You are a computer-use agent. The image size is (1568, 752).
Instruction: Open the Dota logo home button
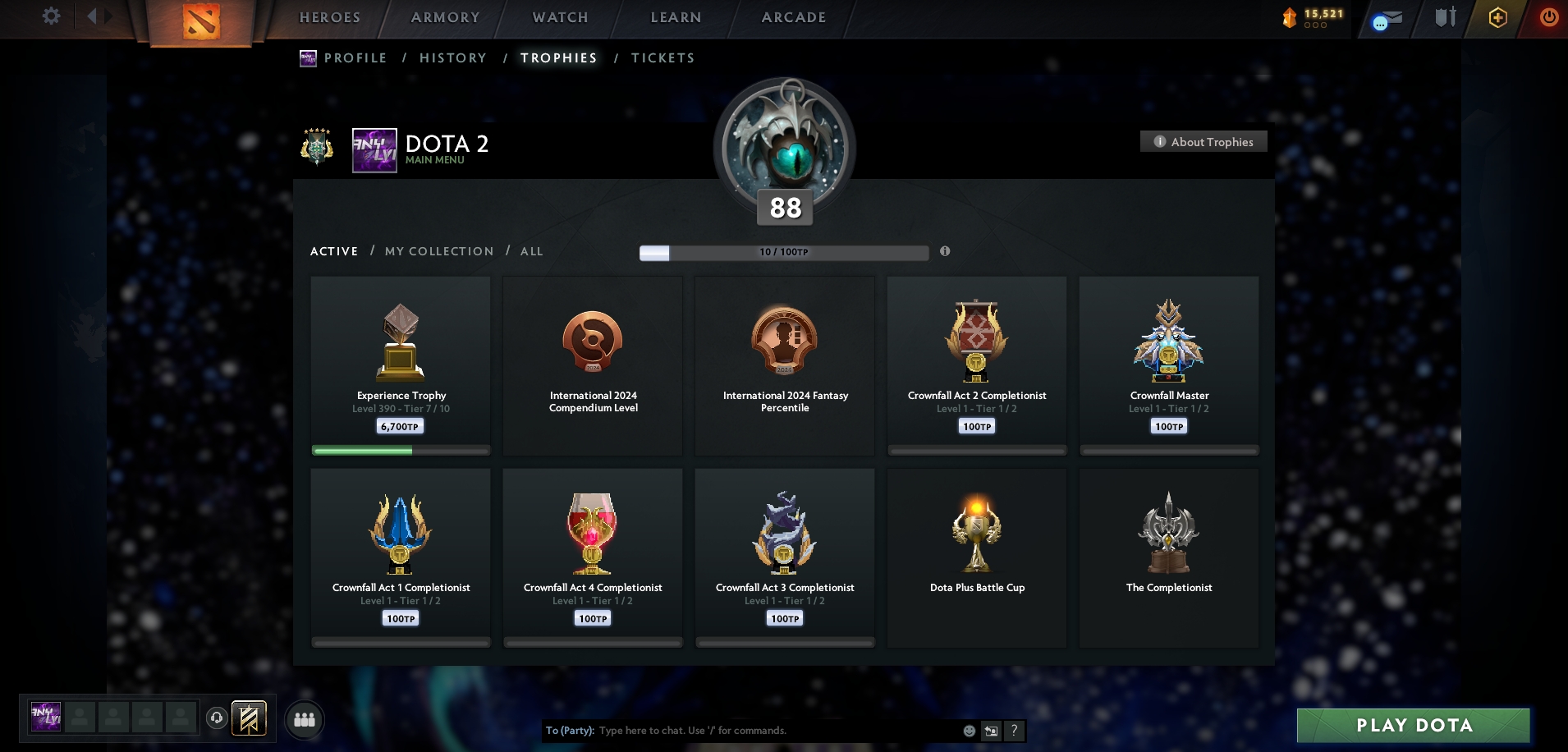201,22
